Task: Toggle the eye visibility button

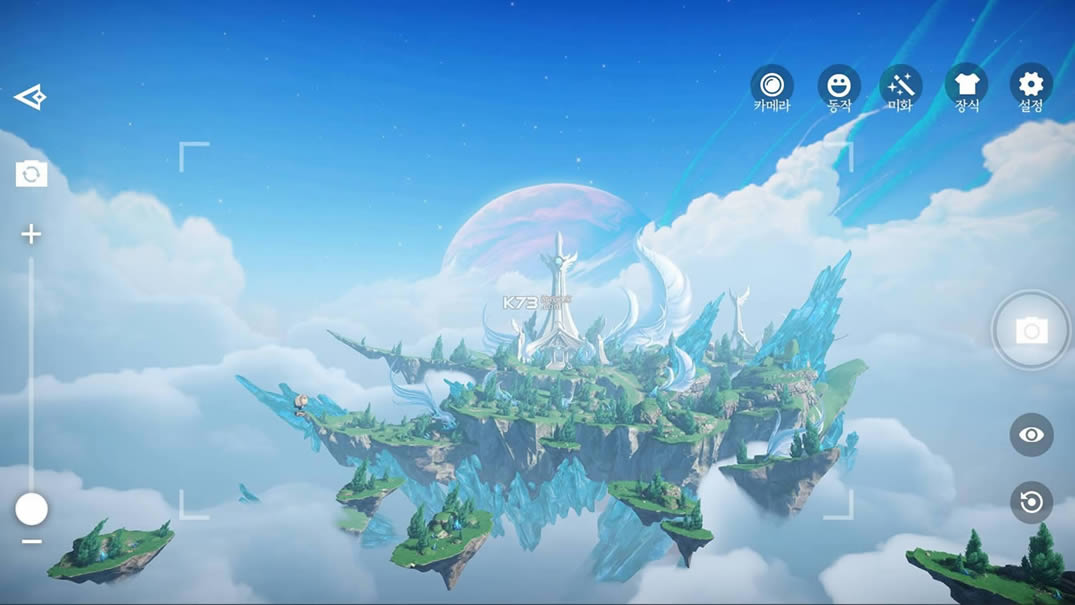Action: [x=1031, y=435]
